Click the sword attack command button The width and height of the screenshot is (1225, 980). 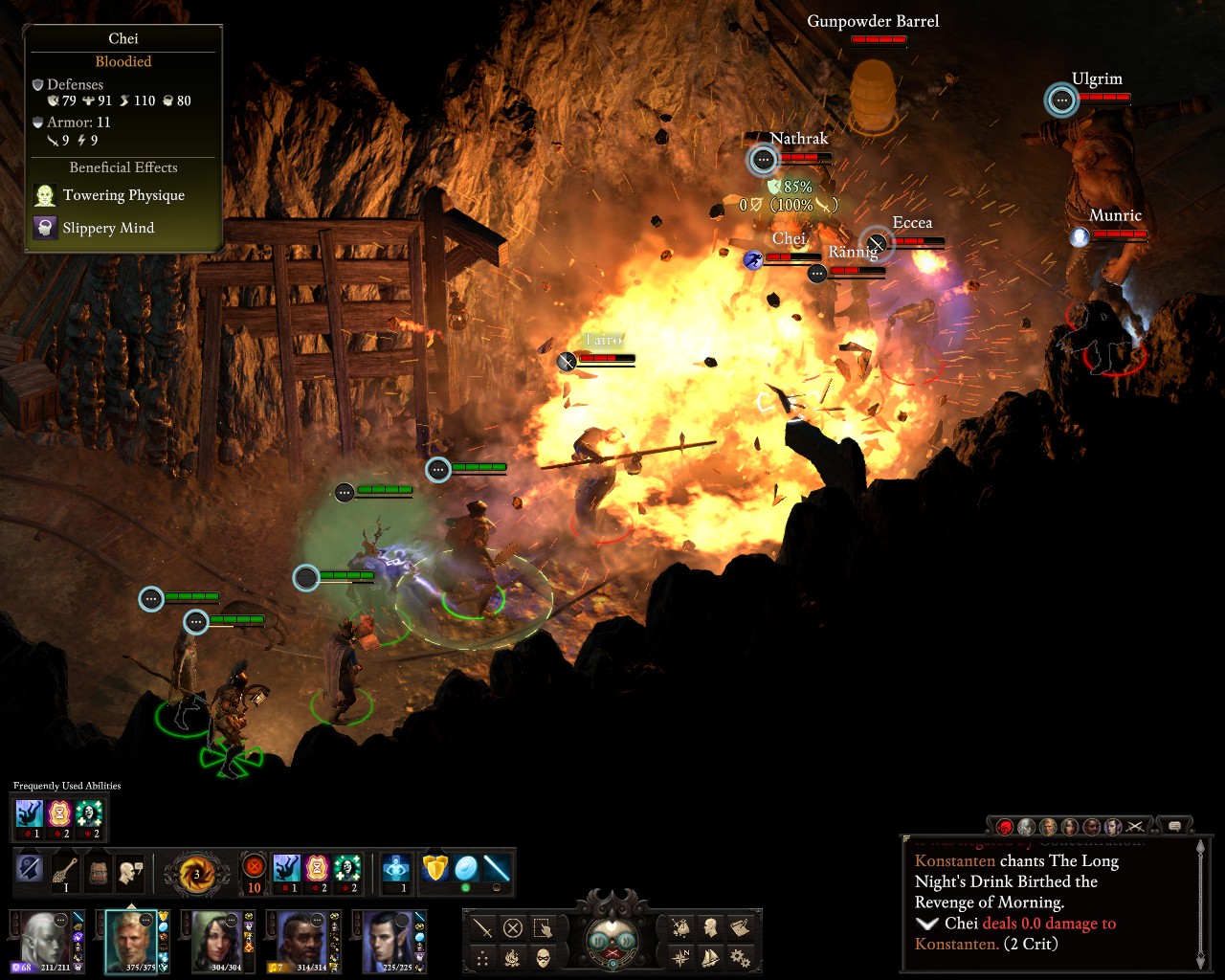[x=482, y=927]
